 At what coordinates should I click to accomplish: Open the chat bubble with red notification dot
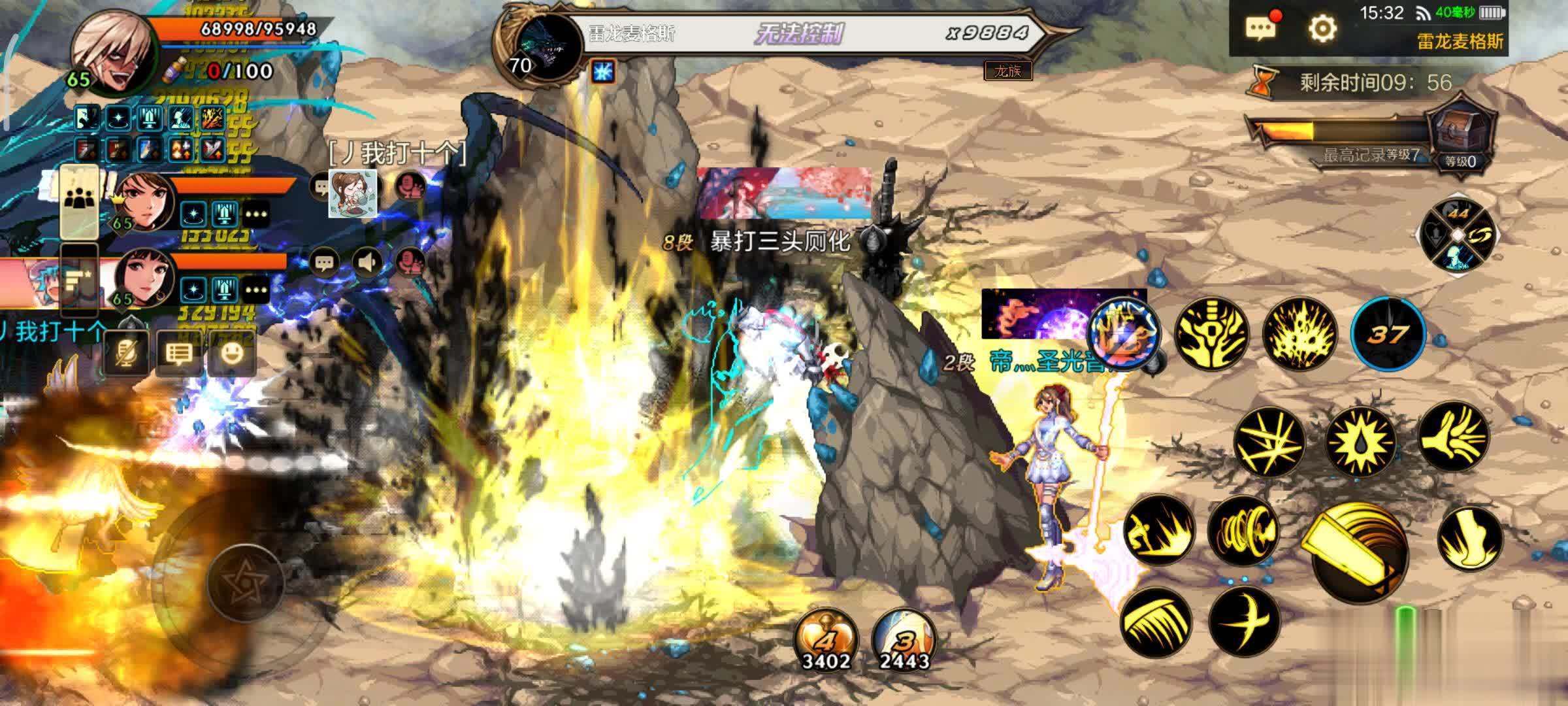(1262, 29)
